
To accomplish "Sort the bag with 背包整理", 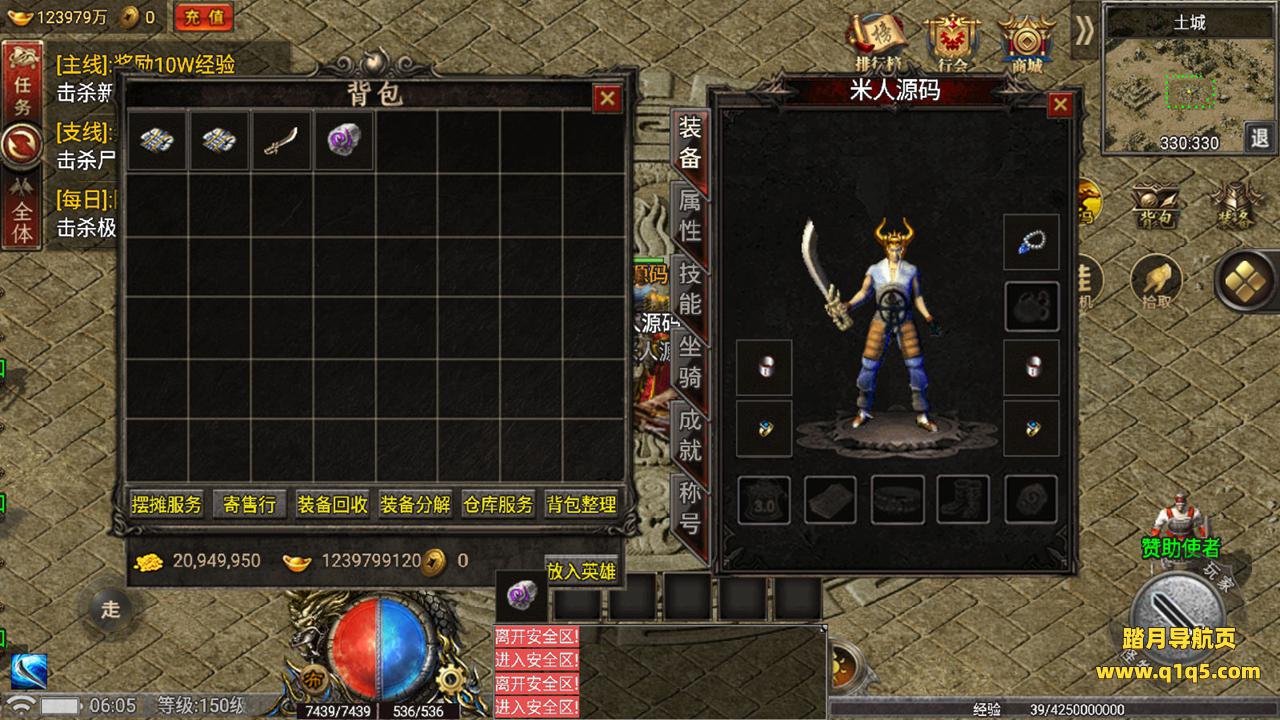I will click(581, 505).
